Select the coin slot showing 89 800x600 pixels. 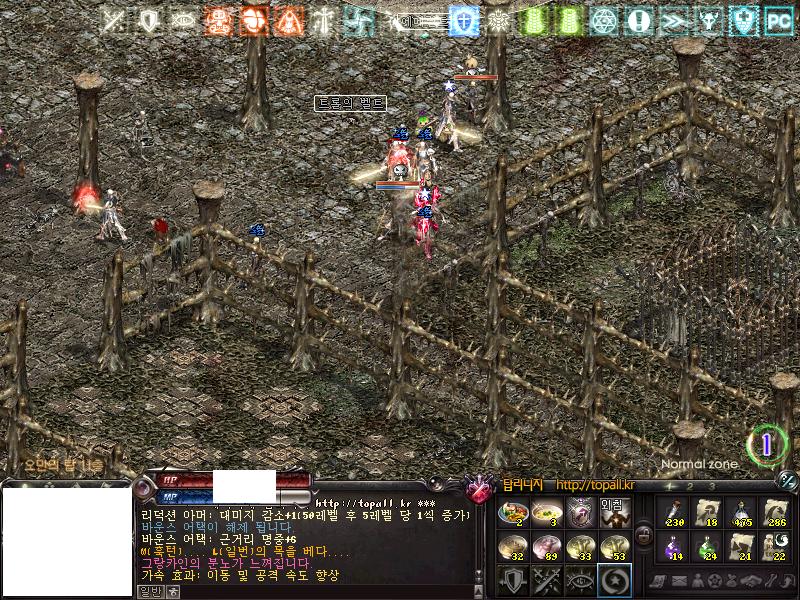pyautogui.click(x=546, y=548)
